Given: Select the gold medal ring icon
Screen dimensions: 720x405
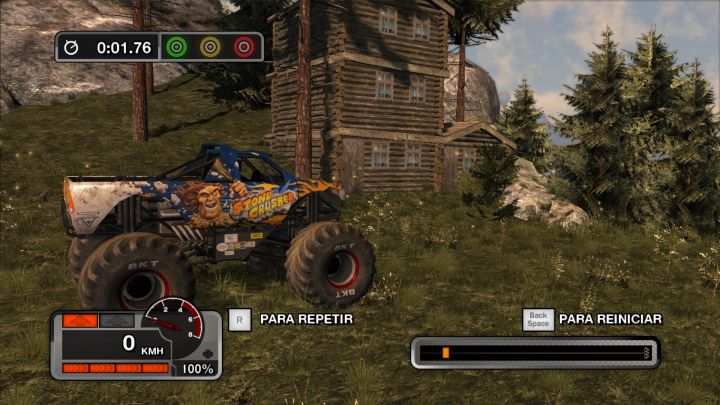Looking at the screenshot, I should click(210, 46).
